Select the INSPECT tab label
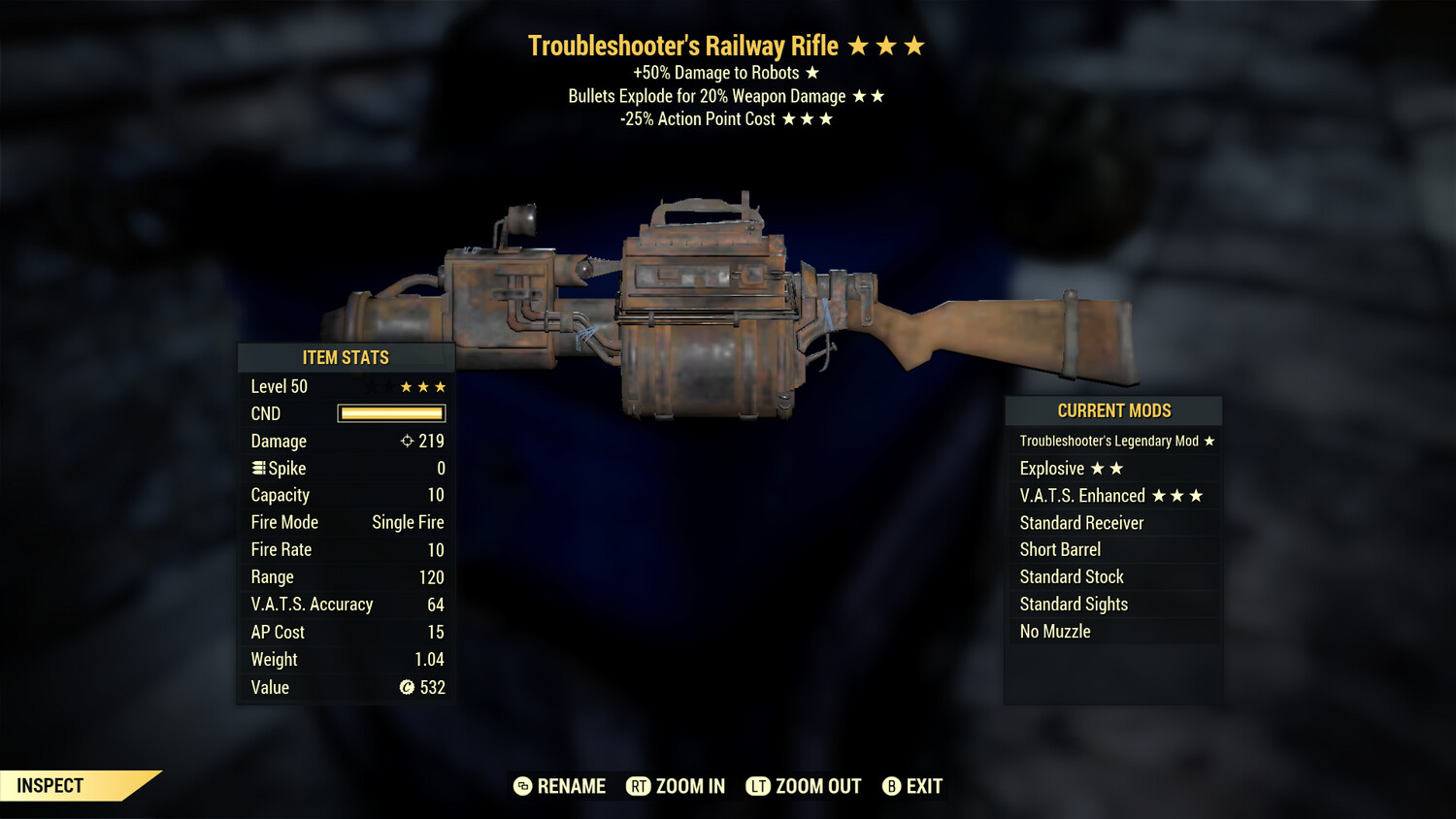The height and width of the screenshot is (819, 1456). click(x=49, y=786)
